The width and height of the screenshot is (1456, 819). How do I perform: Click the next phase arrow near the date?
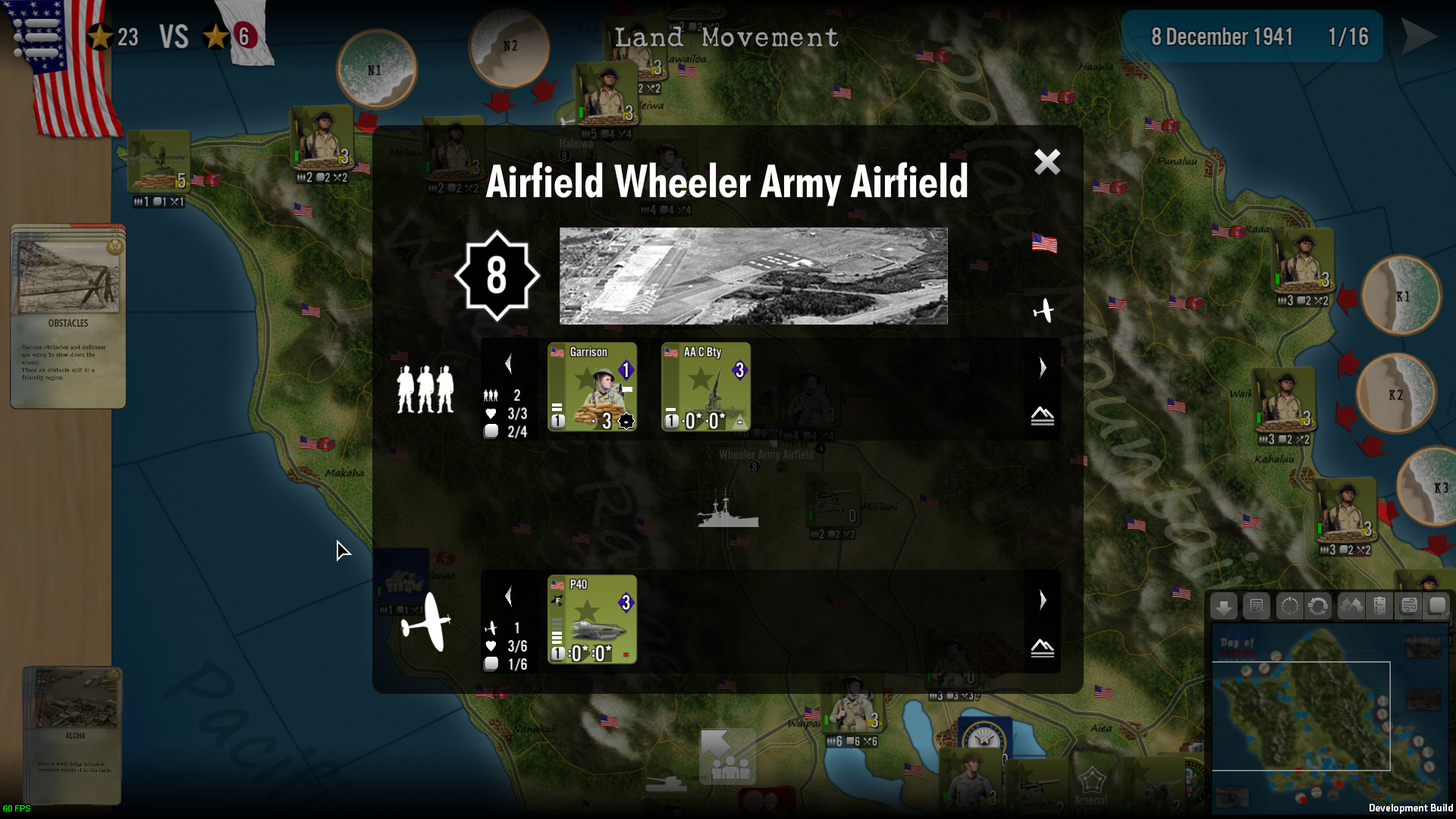pos(1419,36)
